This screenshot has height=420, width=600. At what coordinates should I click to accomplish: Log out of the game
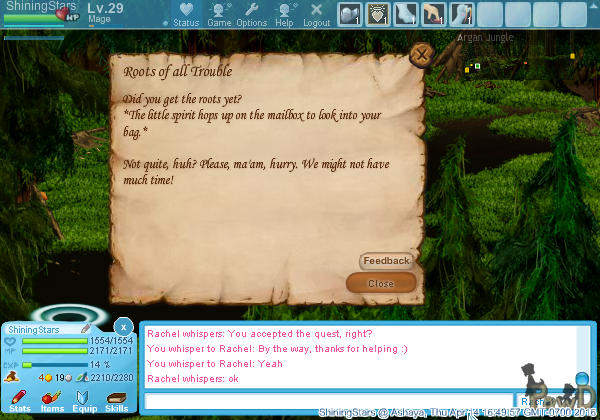click(316, 14)
